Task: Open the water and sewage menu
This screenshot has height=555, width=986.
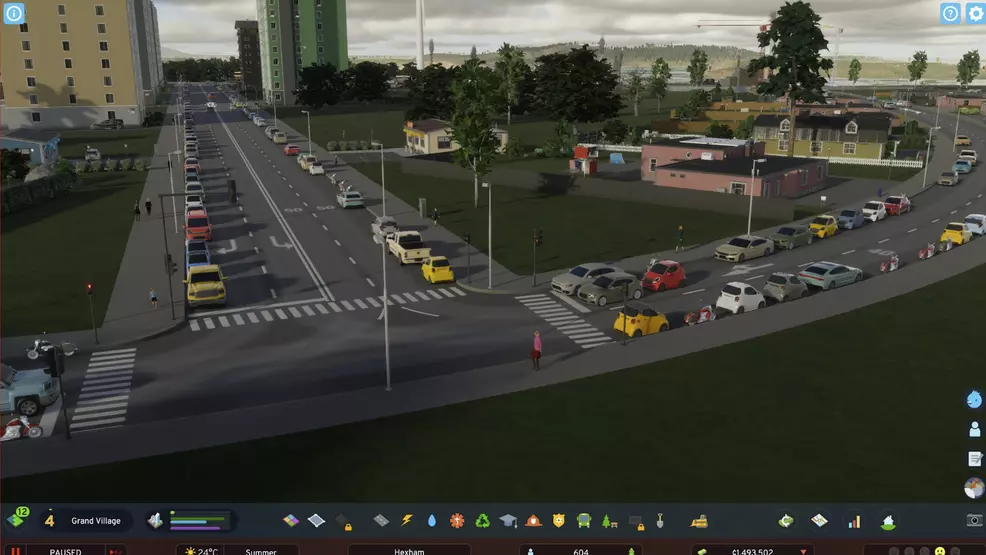Action: click(432, 520)
